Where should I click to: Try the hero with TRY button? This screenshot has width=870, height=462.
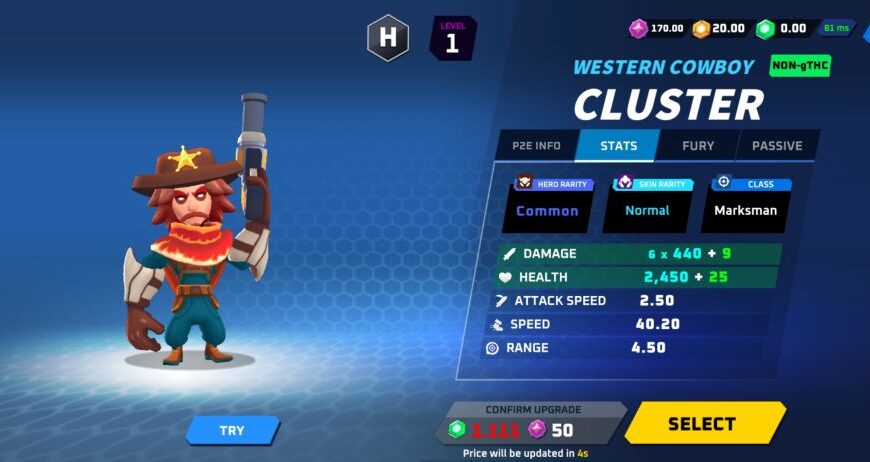[x=232, y=431]
